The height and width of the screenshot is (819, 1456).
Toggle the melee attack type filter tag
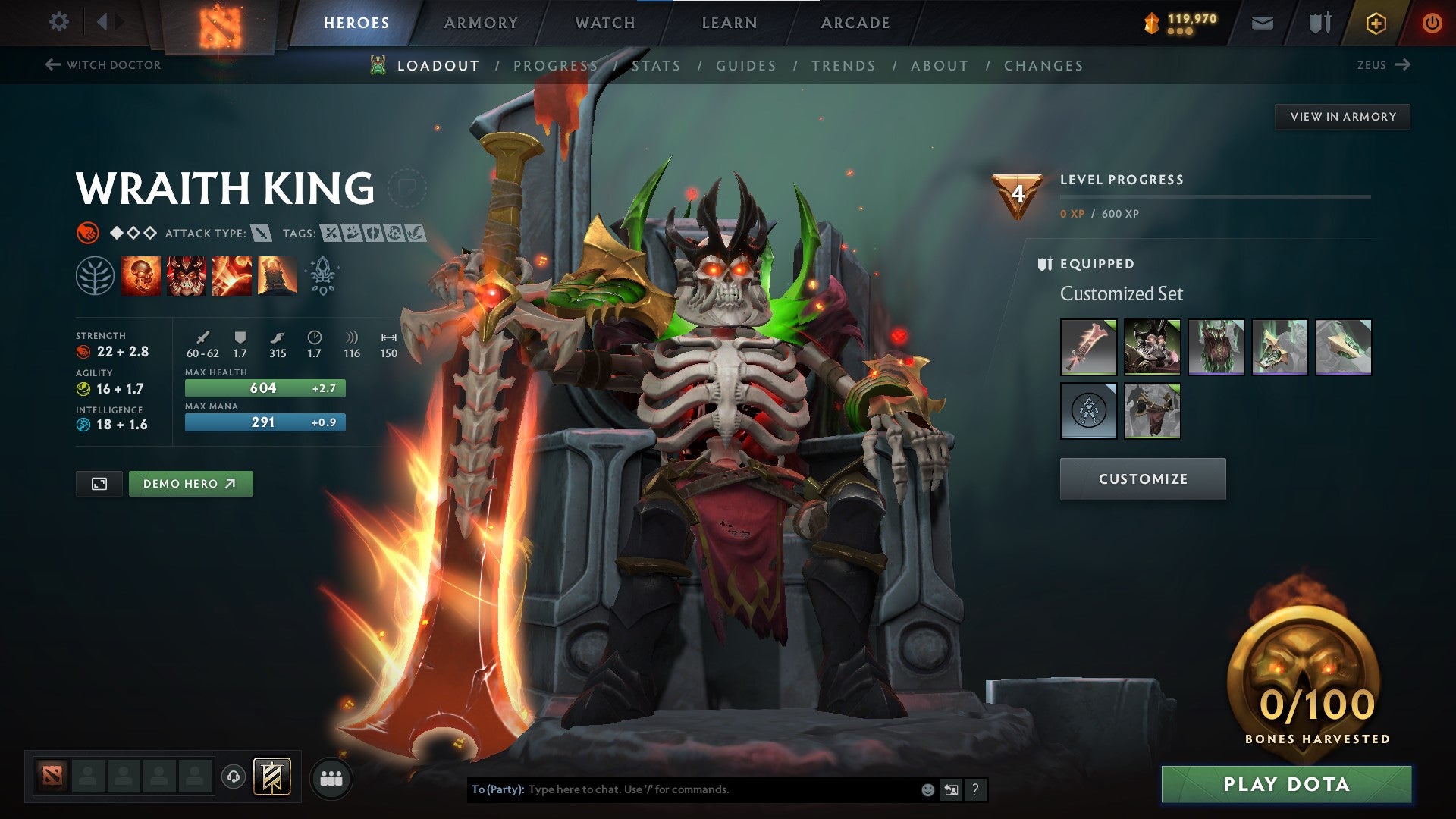click(261, 234)
